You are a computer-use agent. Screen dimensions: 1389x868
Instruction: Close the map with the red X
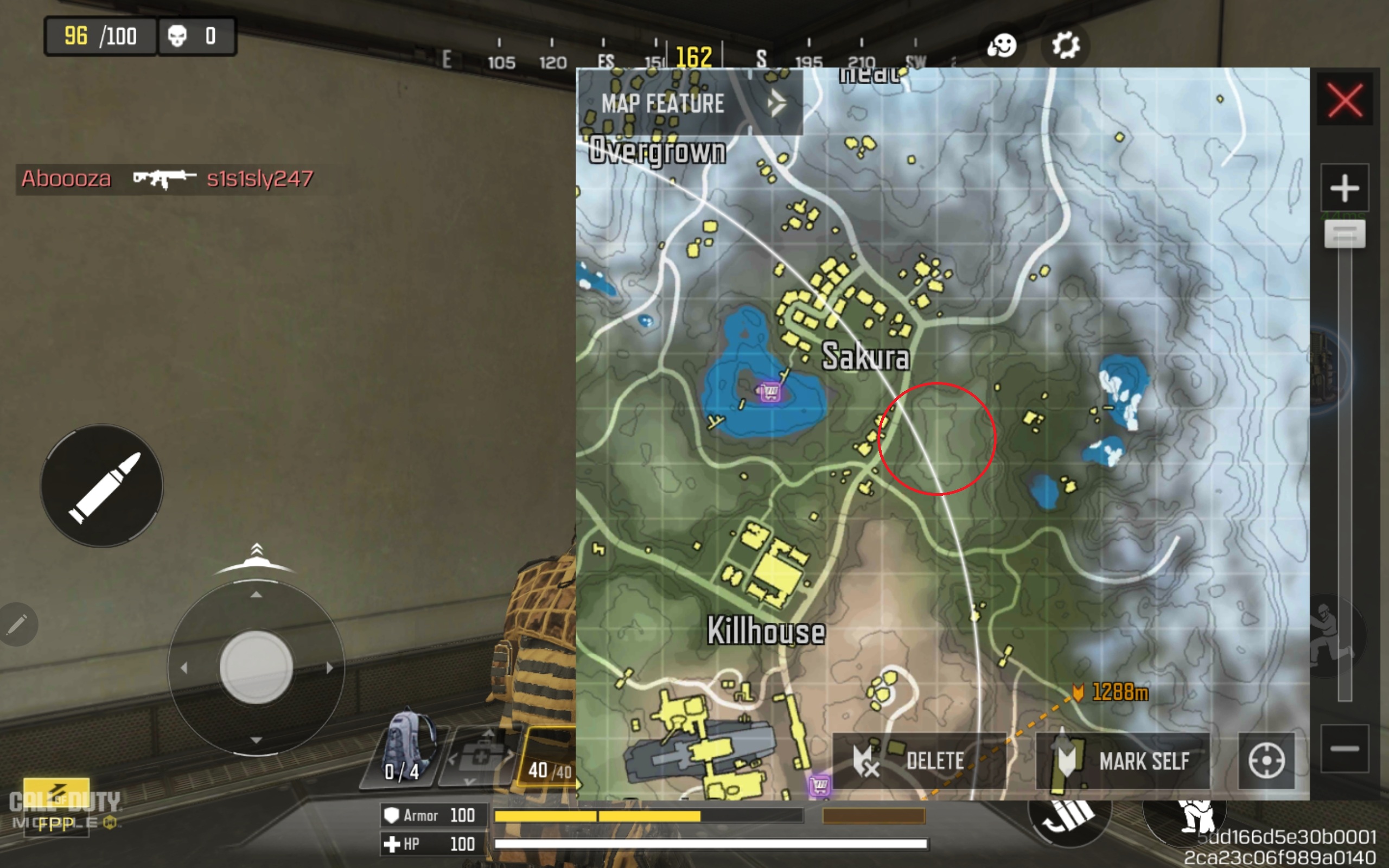[1344, 100]
